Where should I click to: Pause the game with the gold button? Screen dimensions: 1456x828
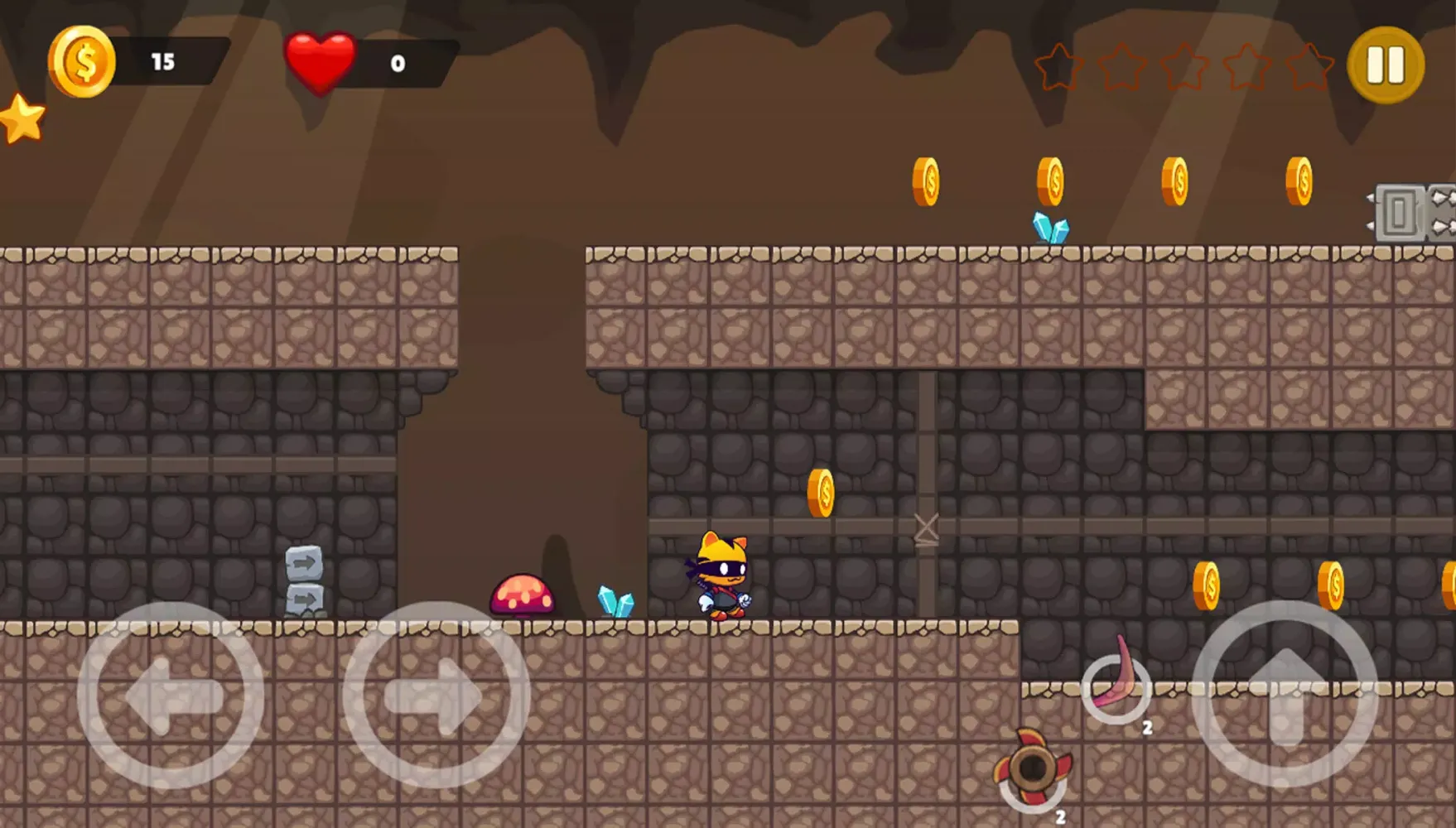(1386, 65)
